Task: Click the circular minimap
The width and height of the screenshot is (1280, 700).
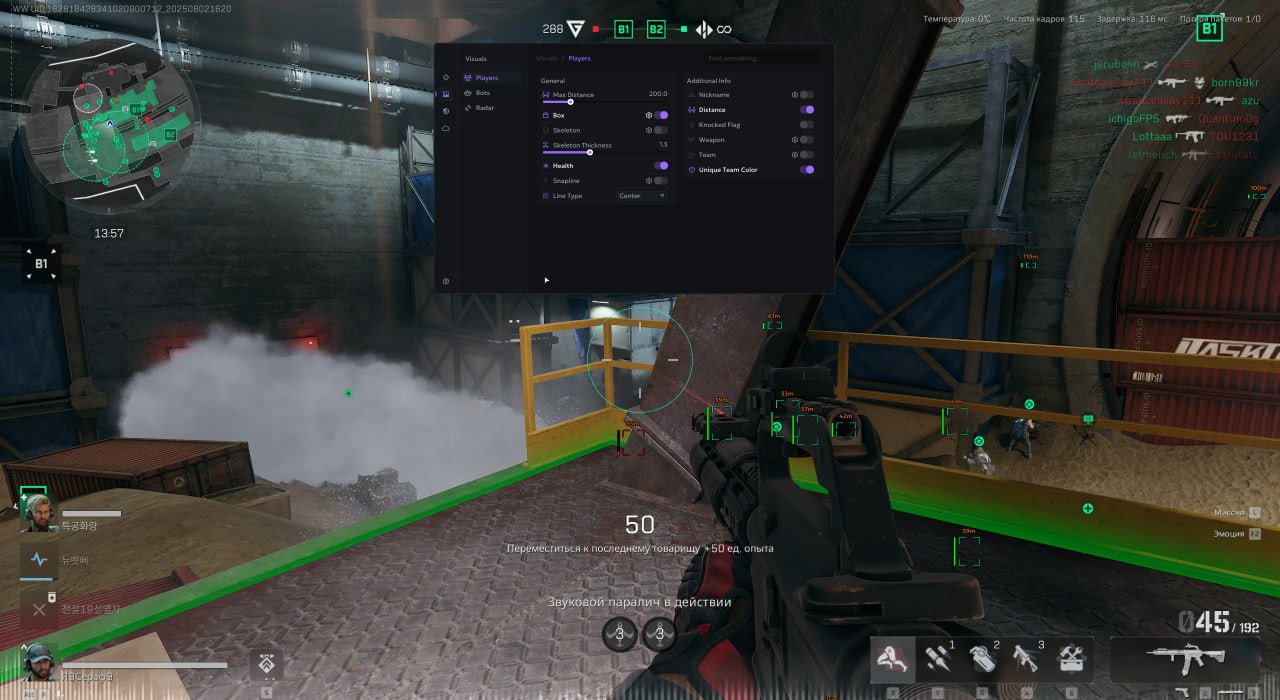Action: (112, 130)
